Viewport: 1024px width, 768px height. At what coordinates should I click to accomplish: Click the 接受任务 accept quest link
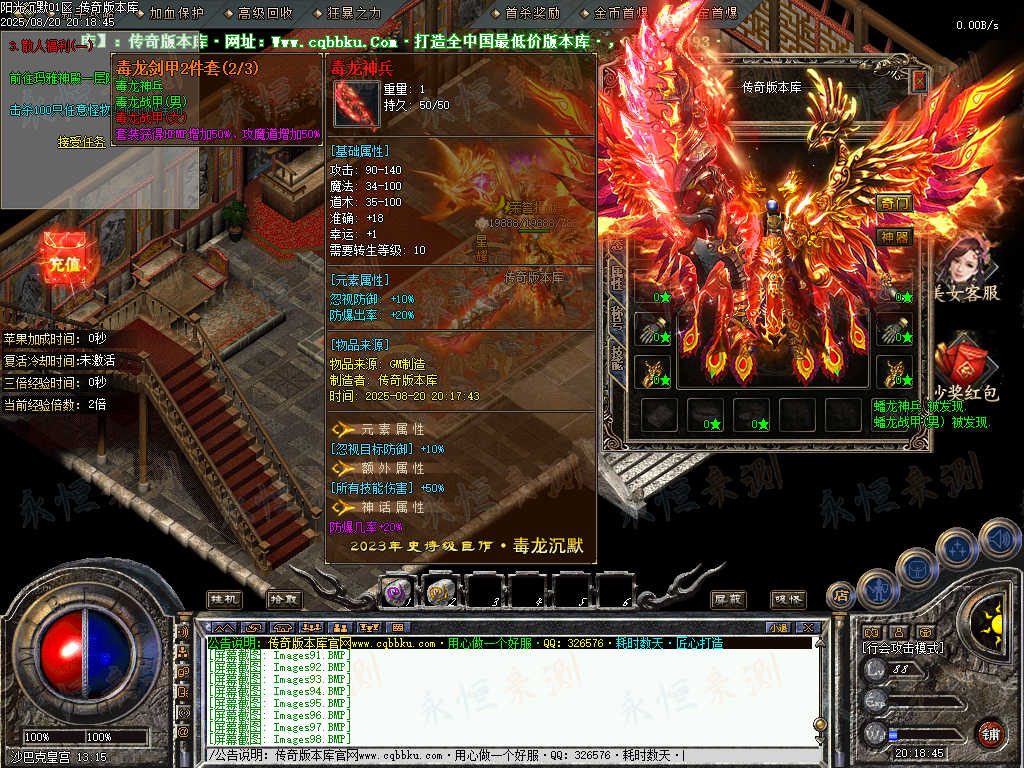80,142
